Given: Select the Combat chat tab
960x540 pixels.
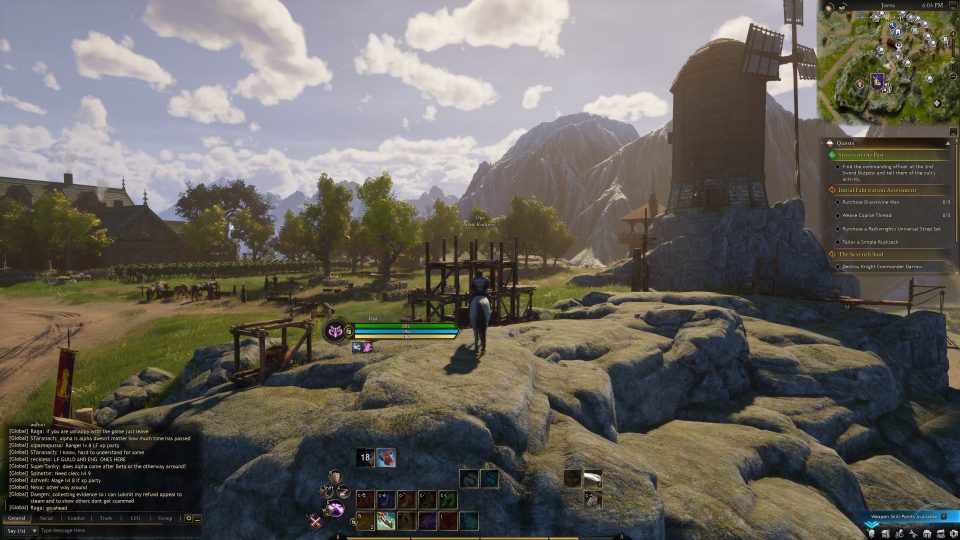Looking at the screenshot, I should click(x=76, y=518).
